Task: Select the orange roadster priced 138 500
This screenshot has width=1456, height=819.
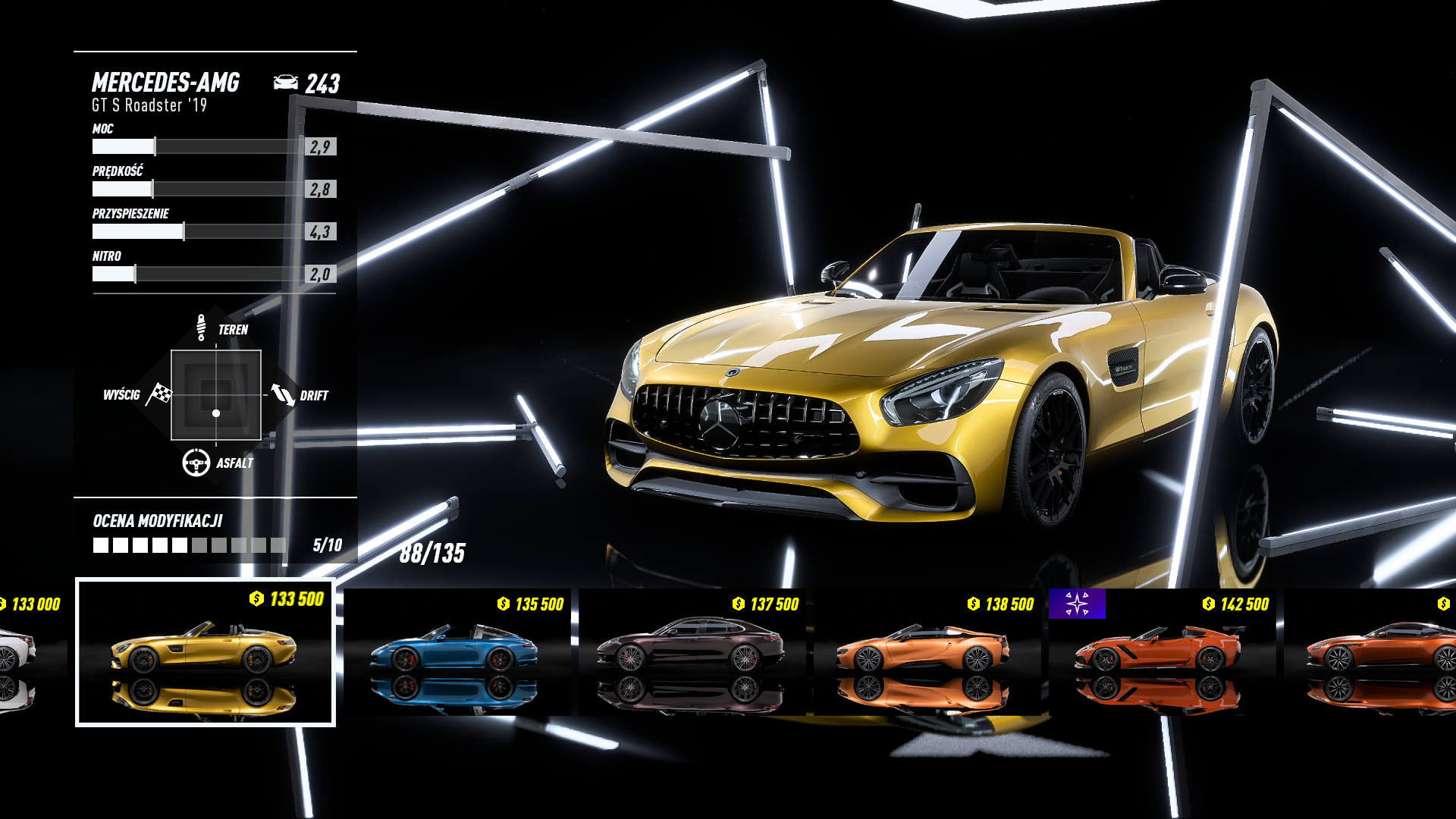Action: point(927,652)
